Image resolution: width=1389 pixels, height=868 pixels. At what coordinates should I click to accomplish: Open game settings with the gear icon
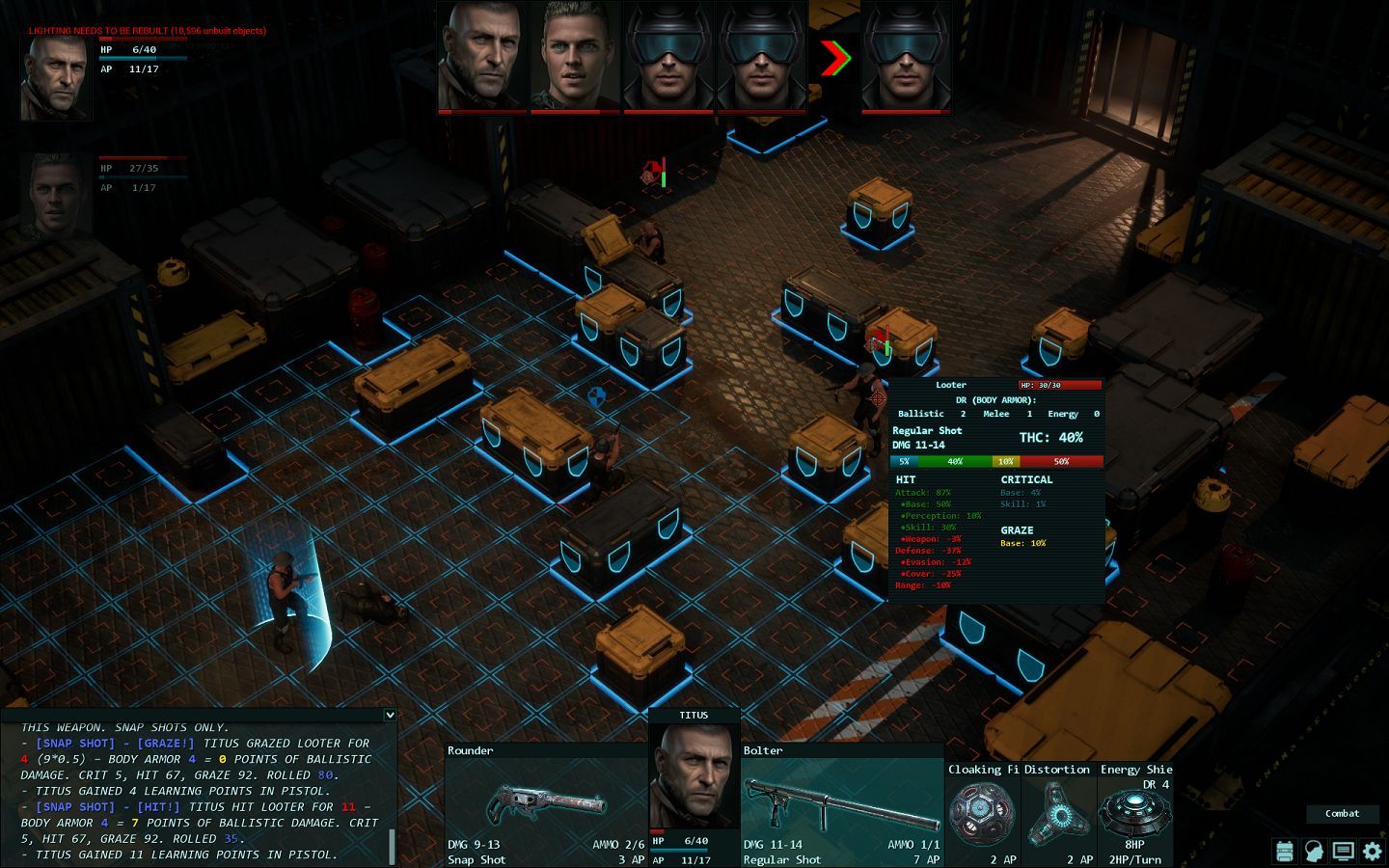tap(1372, 852)
